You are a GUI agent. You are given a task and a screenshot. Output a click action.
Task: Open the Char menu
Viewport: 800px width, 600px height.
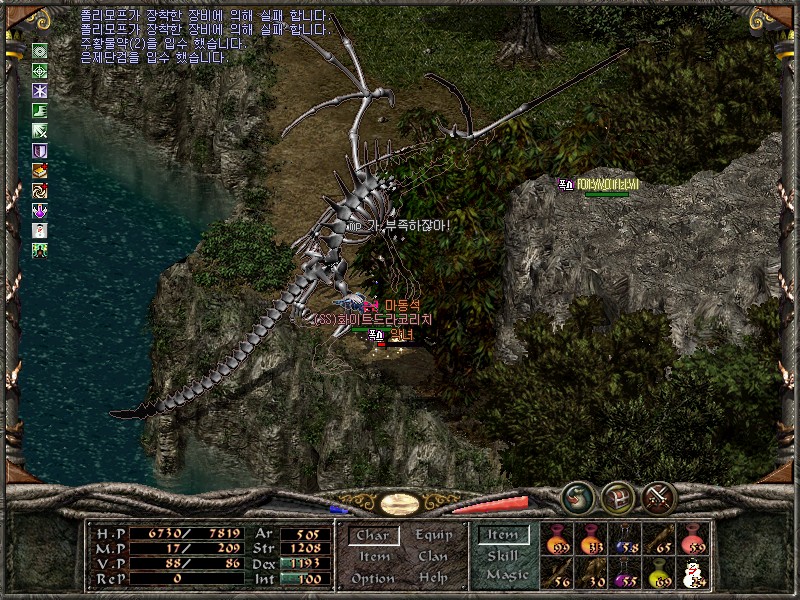(x=372, y=536)
